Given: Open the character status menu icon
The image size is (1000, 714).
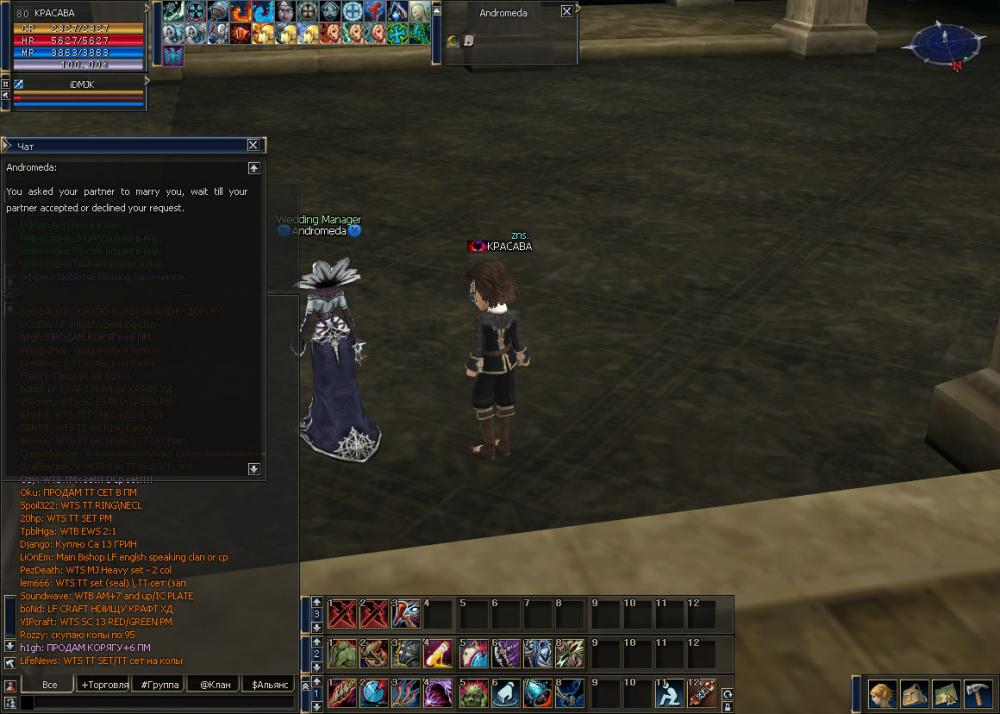Looking at the screenshot, I should [x=881, y=693].
